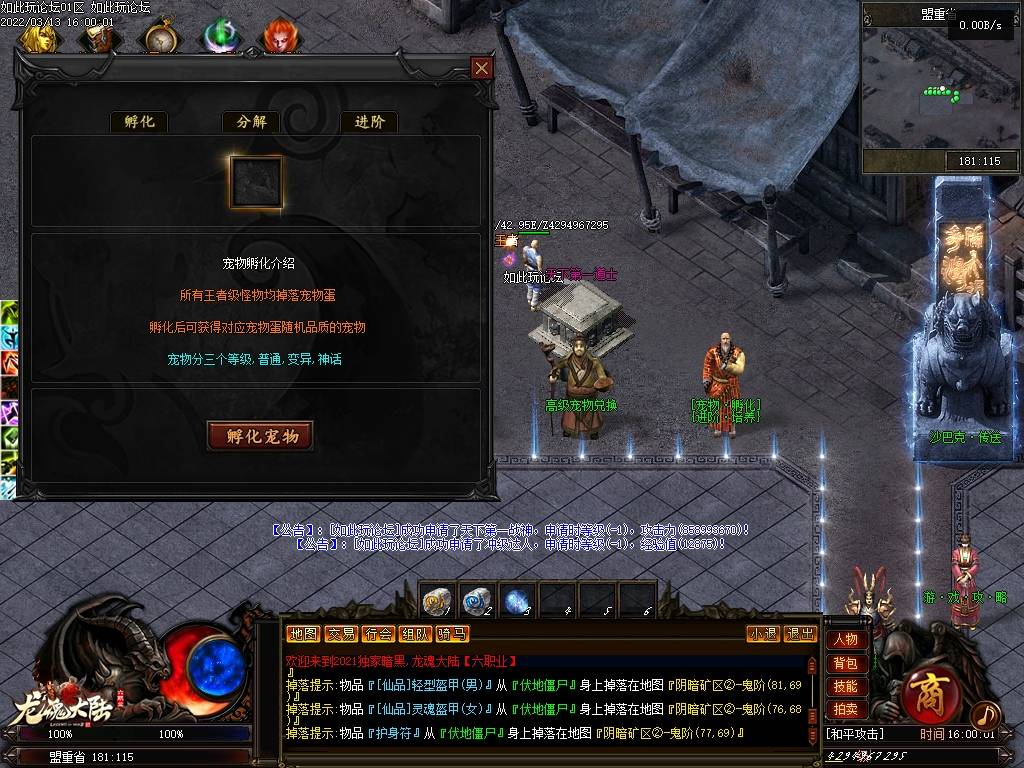The height and width of the screenshot is (768, 1024).
Task: Open the 交易 trade menu
Action: pyautogui.click(x=341, y=634)
